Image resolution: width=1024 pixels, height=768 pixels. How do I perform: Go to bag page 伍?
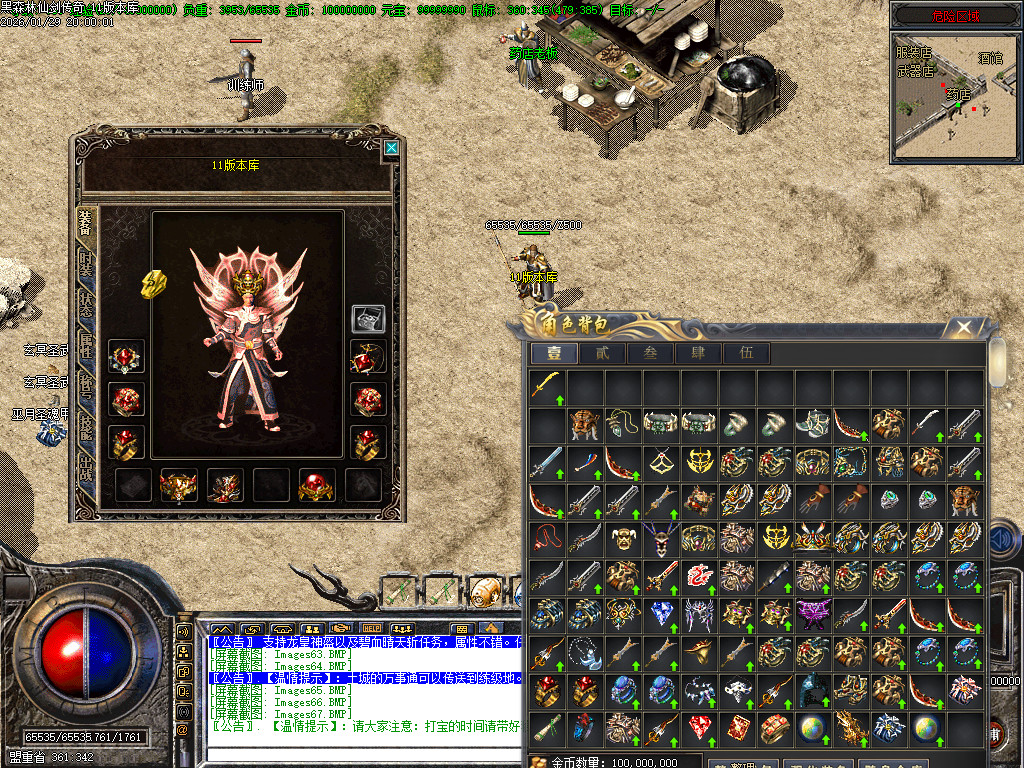[746, 353]
